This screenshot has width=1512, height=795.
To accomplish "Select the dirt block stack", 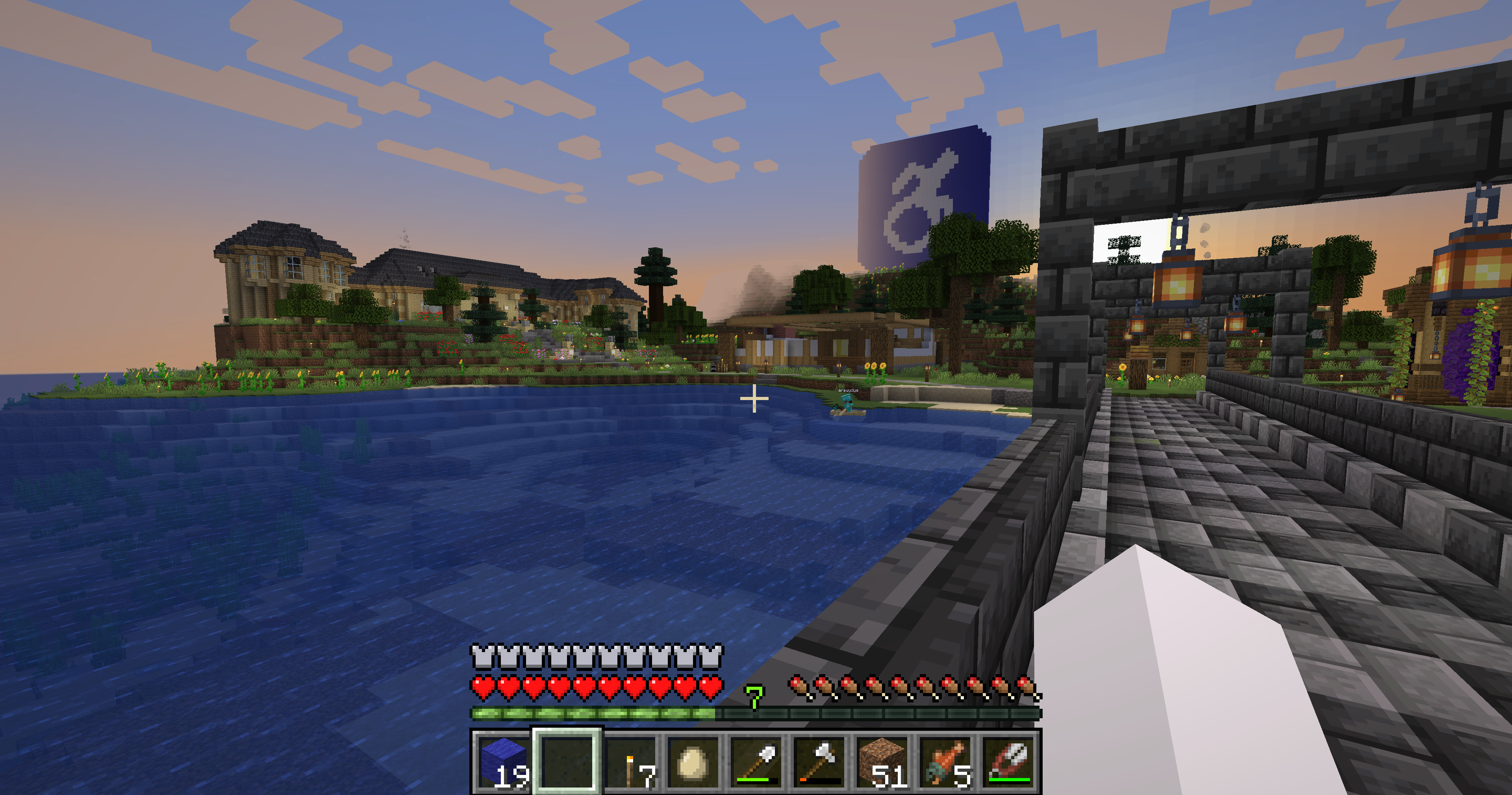I will coord(883,762).
